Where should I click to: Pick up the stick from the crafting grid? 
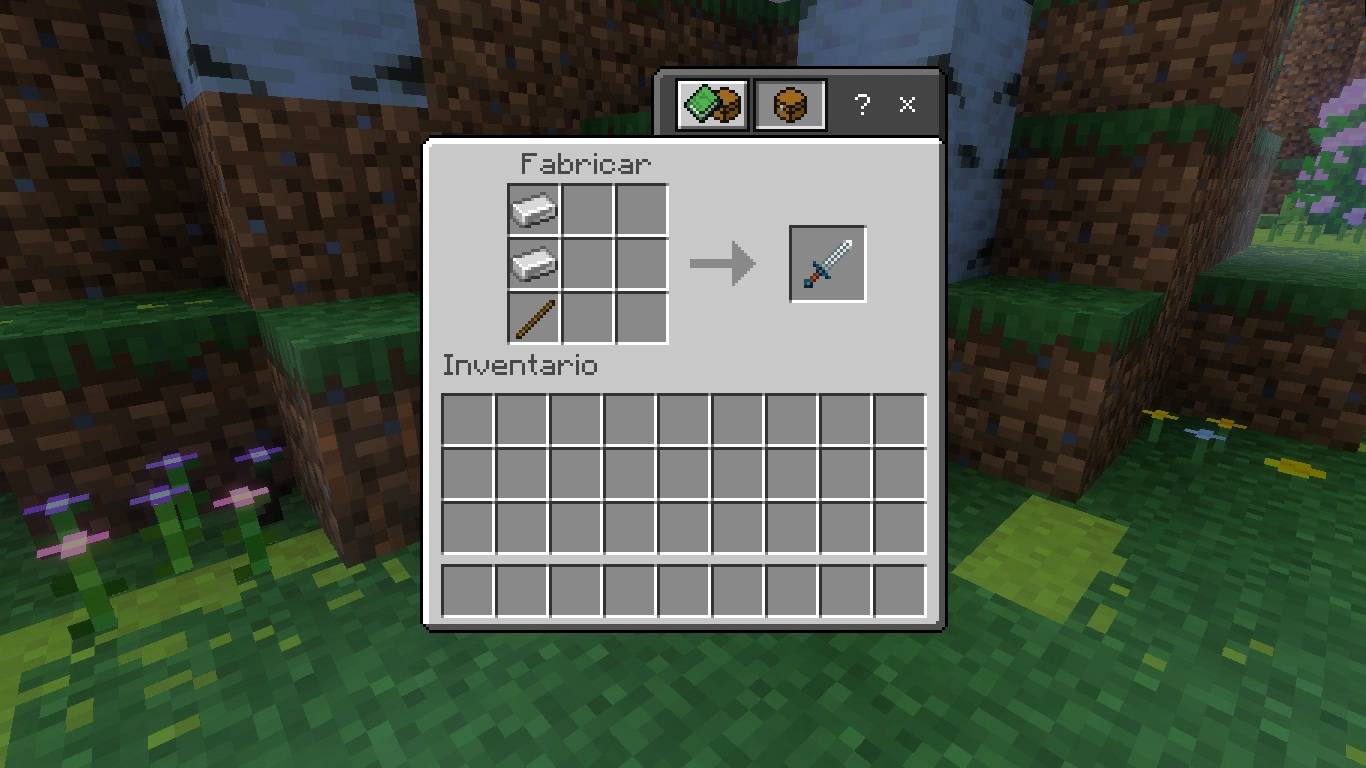(x=533, y=315)
